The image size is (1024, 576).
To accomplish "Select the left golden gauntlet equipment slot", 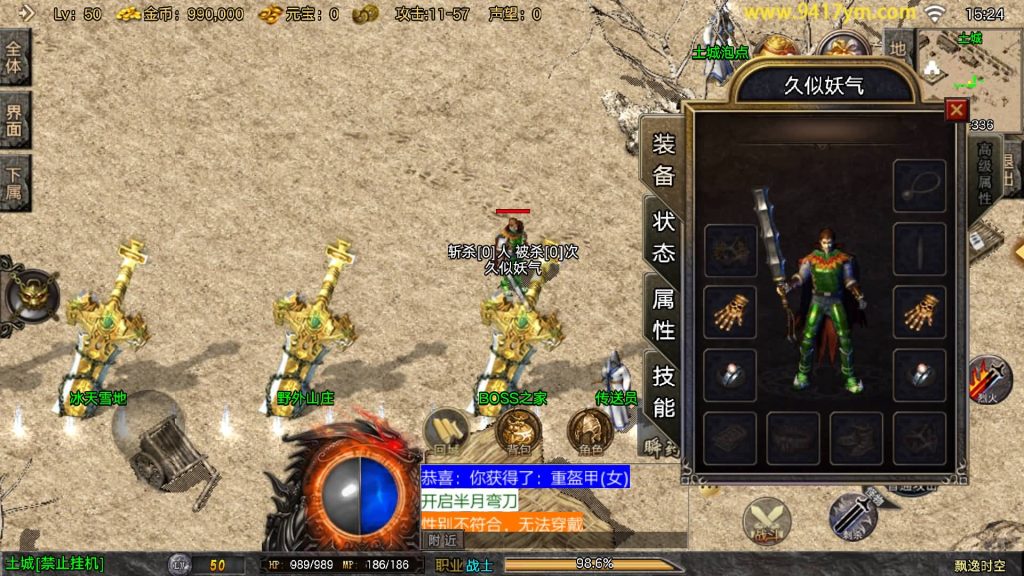I will pyautogui.click(x=731, y=312).
